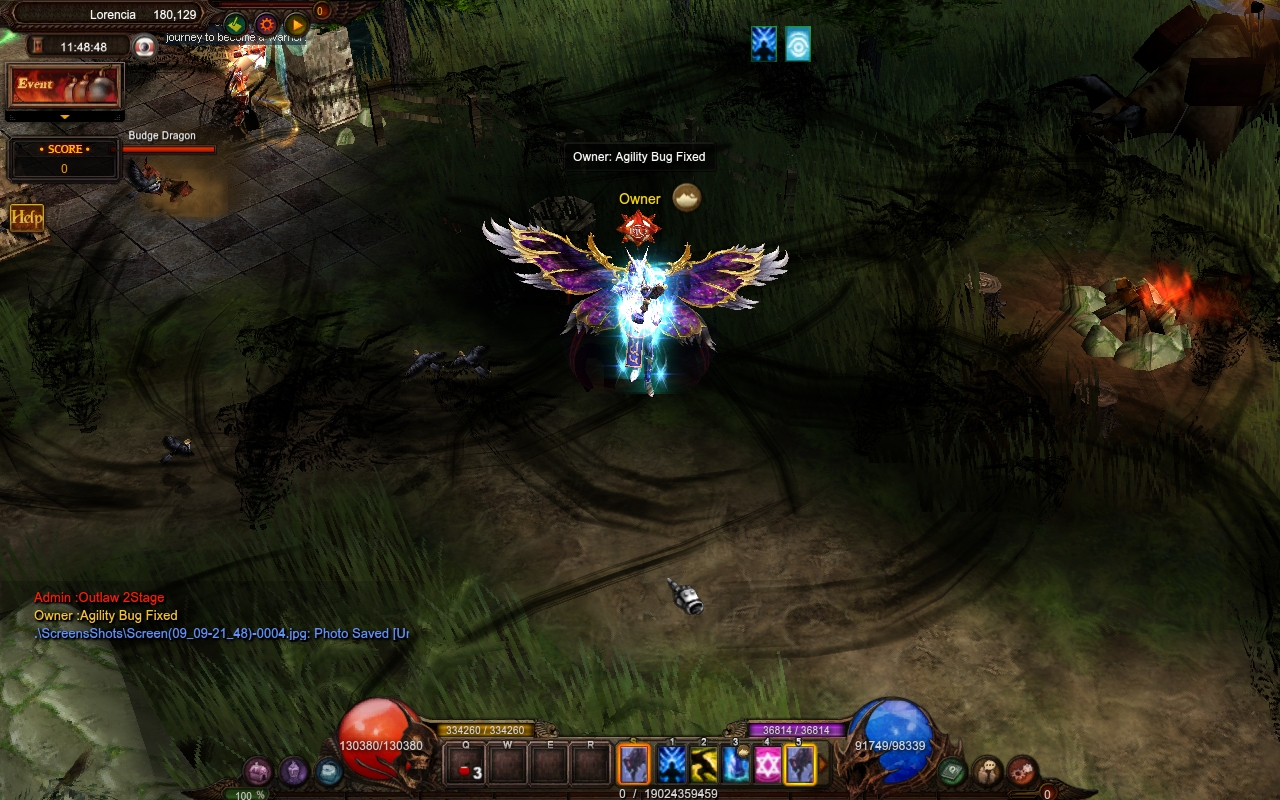Open the Help button
This screenshot has height=800, width=1280.
(x=27, y=217)
